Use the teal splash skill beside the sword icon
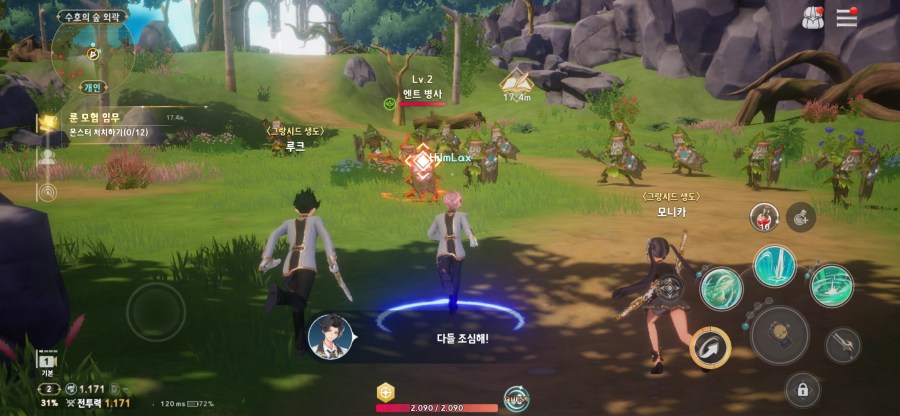The width and height of the screenshot is (900, 416). pos(830,285)
